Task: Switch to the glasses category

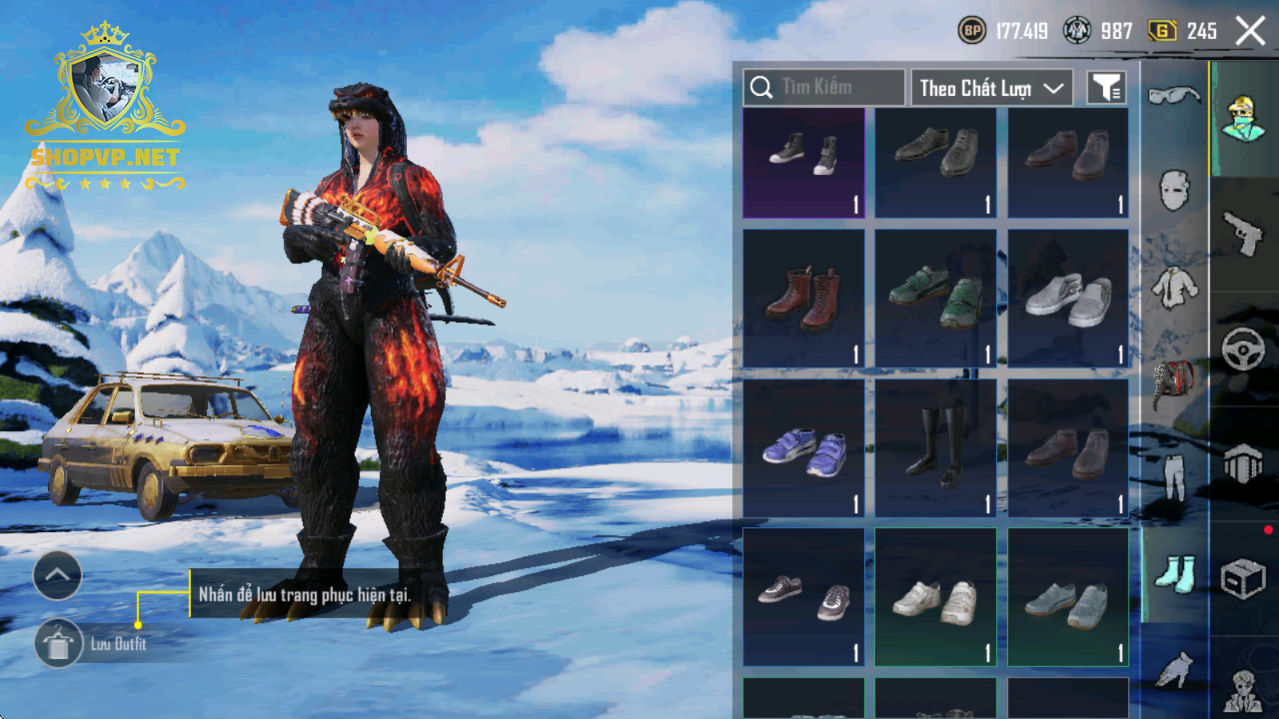Action: pos(1174,97)
